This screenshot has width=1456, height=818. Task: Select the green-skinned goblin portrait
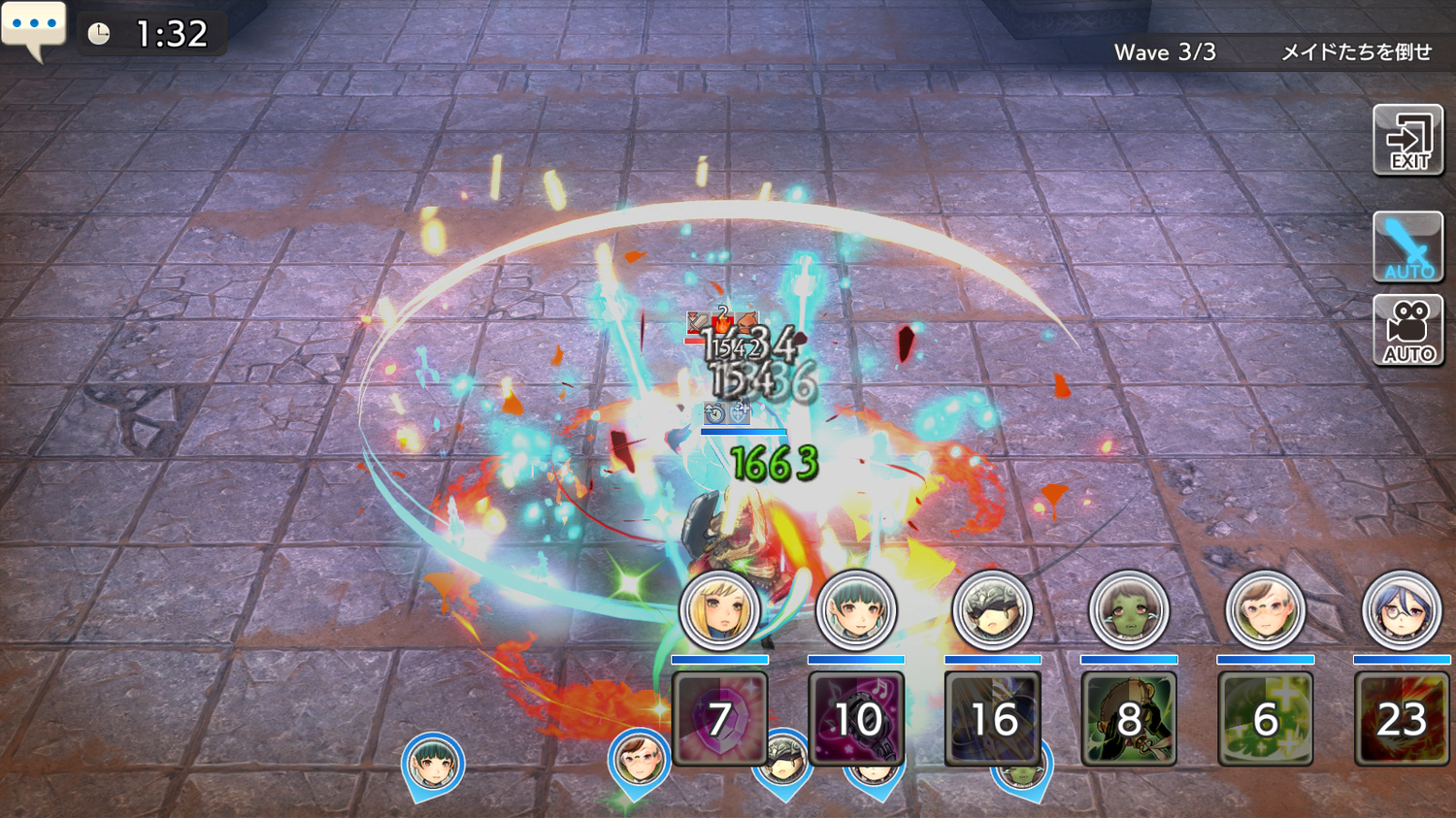[1128, 610]
